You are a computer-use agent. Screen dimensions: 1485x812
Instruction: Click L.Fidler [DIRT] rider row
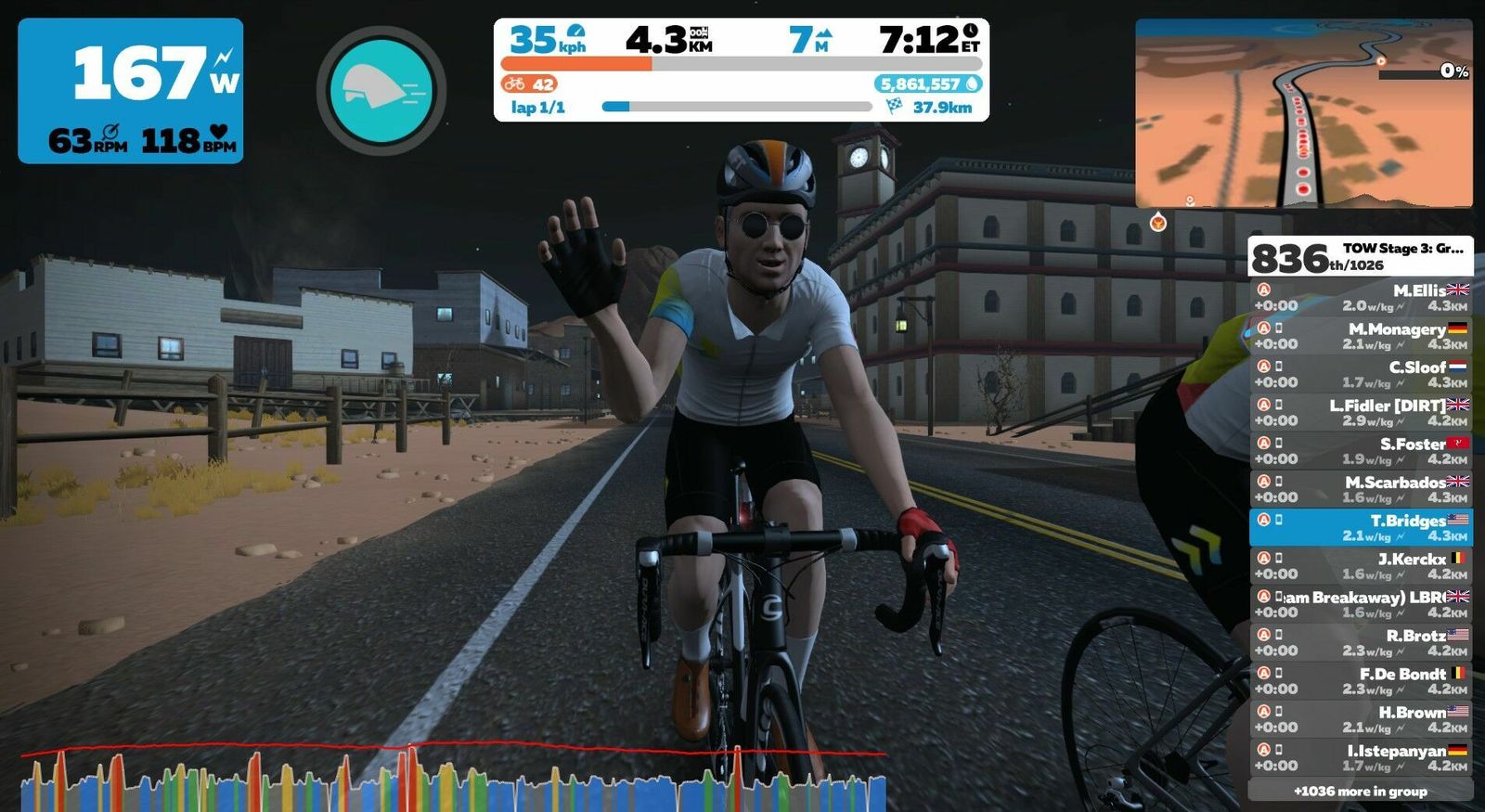1361,413
